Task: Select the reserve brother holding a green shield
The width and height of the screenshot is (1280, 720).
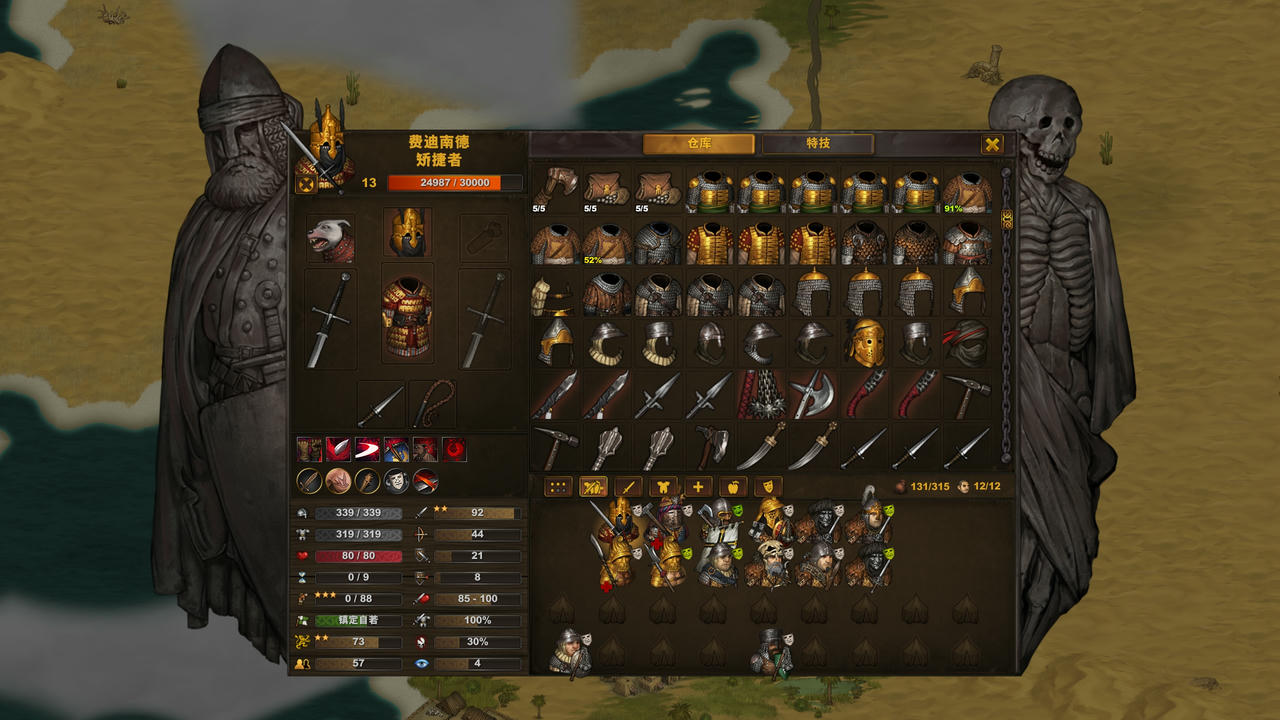Action: point(771,654)
